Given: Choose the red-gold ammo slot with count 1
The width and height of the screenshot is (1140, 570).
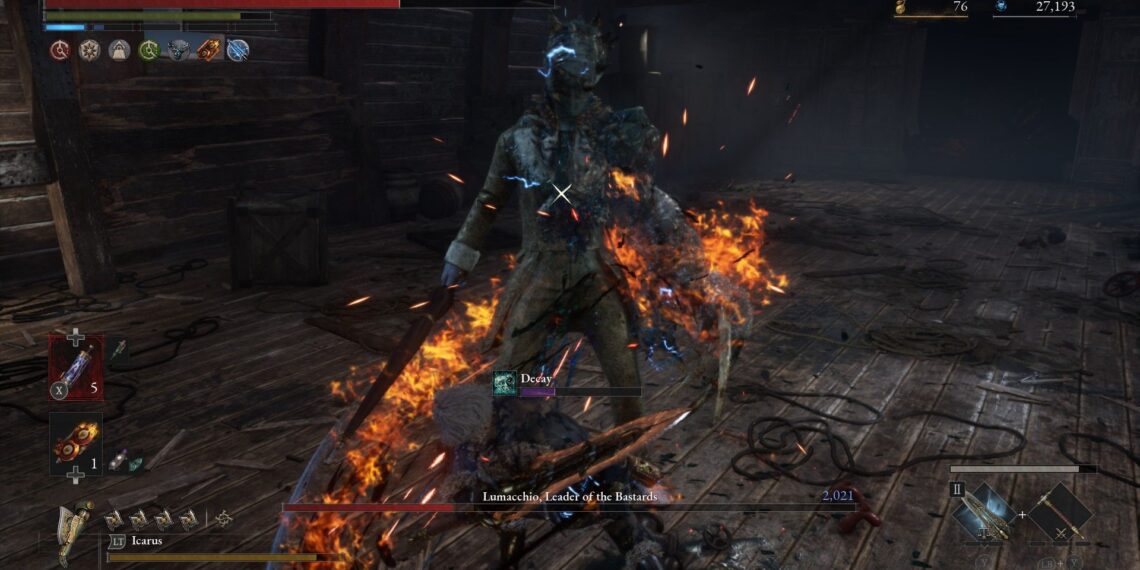Looking at the screenshot, I should [x=76, y=444].
